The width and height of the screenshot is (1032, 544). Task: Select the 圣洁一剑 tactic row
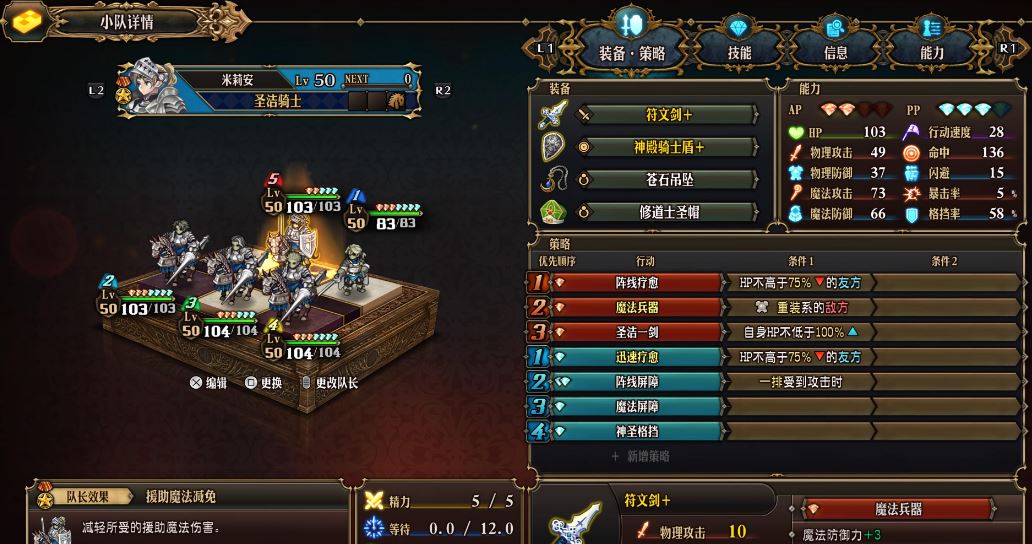(x=636, y=332)
